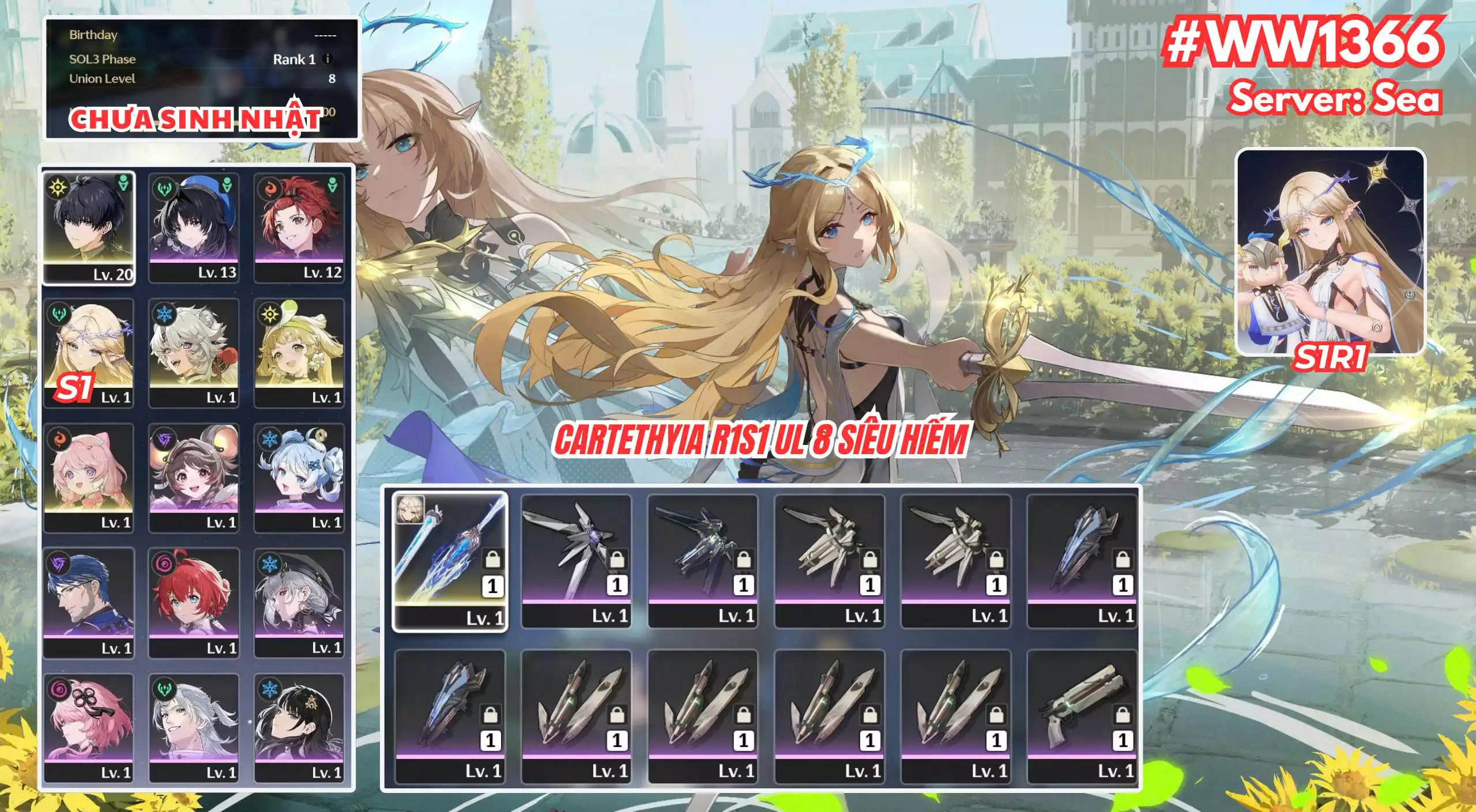Image resolution: width=1476 pixels, height=812 pixels.
Task: Open the white-haired glacio character with lion ears
Action: click(194, 353)
